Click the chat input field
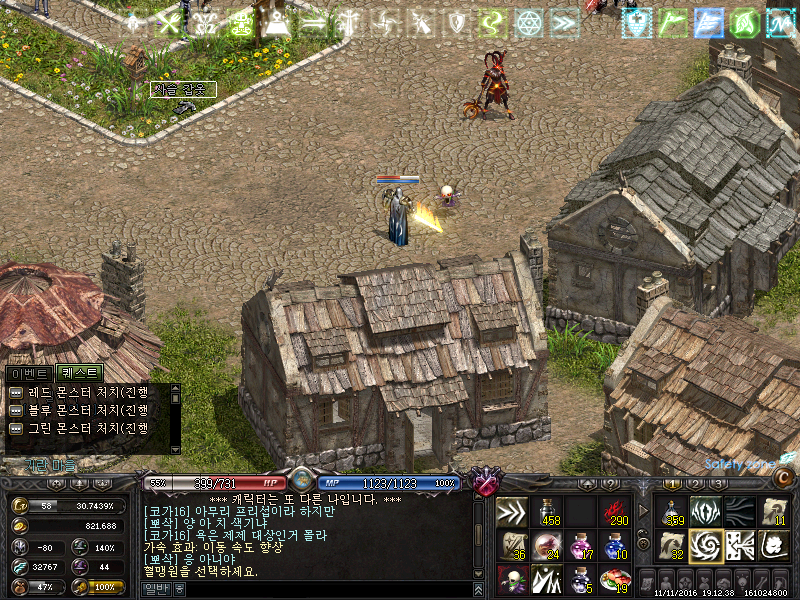The height and width of the screenshot is (600, 800). click(x=320, y=590)
